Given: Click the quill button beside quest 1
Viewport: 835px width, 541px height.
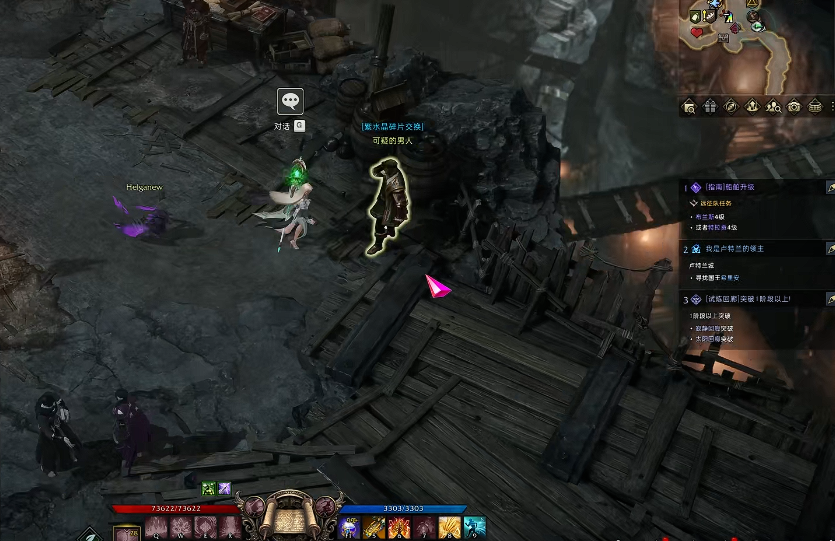Looking at the screenshot, I should pos(829,187).
